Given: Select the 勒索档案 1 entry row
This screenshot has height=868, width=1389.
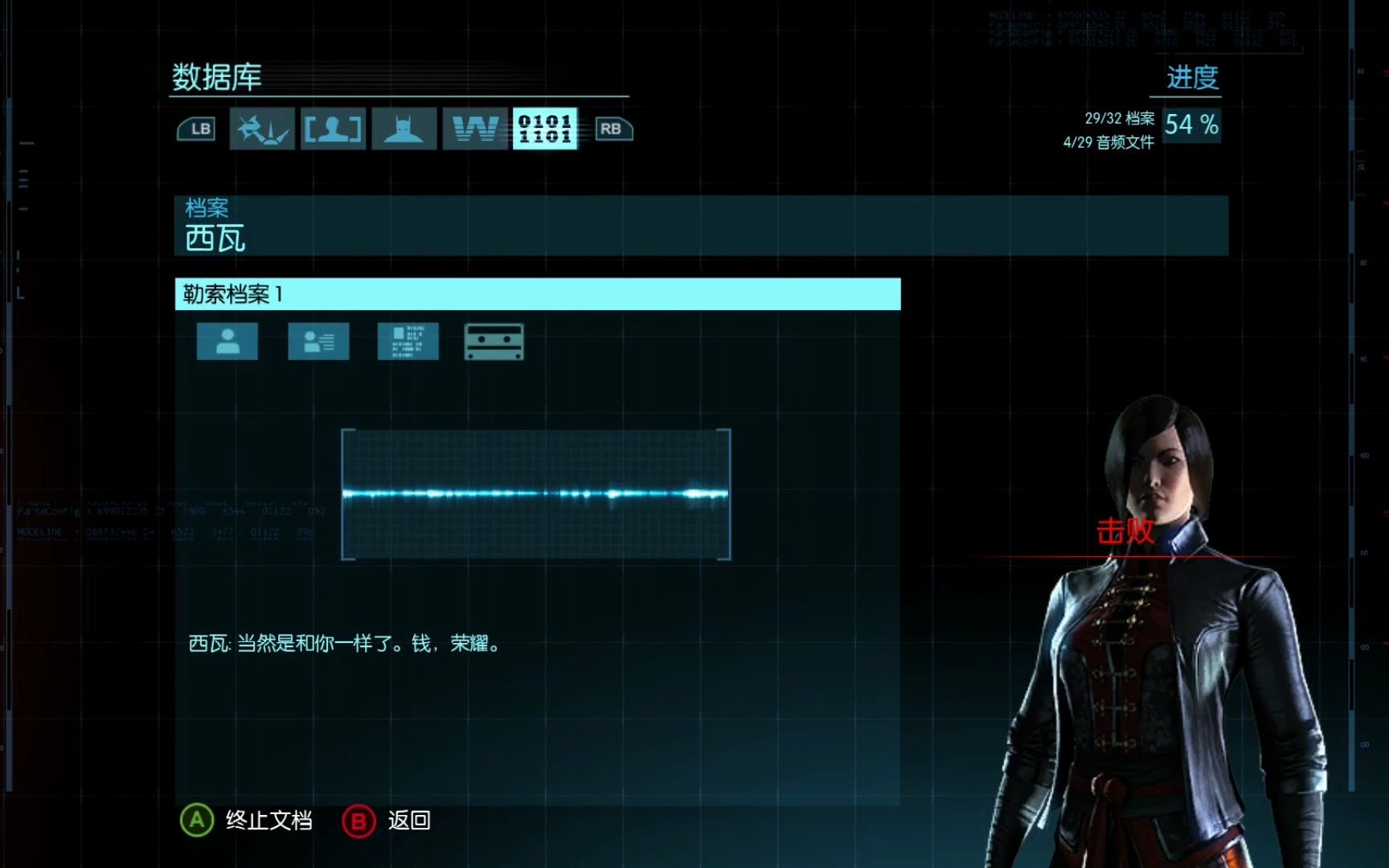Looking at the screenshot, I should (537, 294).
